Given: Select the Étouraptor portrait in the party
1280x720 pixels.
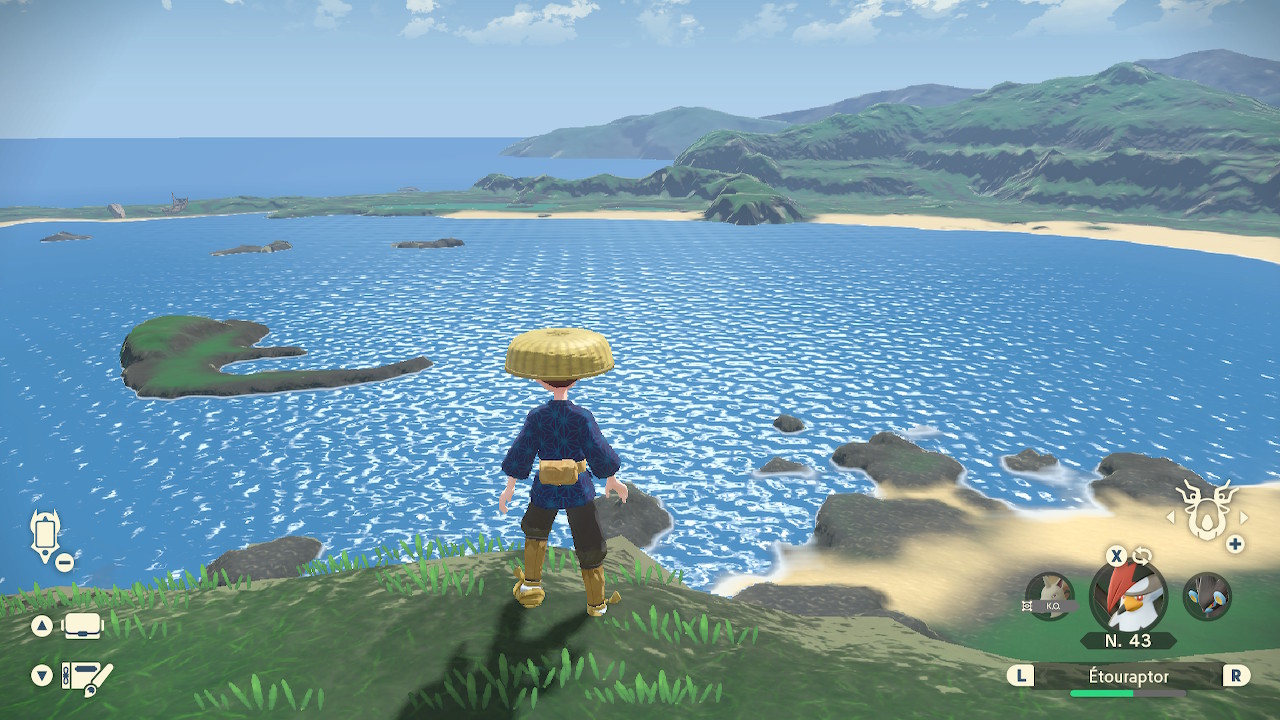Looking at the screenshot, I should point(1128,597).
